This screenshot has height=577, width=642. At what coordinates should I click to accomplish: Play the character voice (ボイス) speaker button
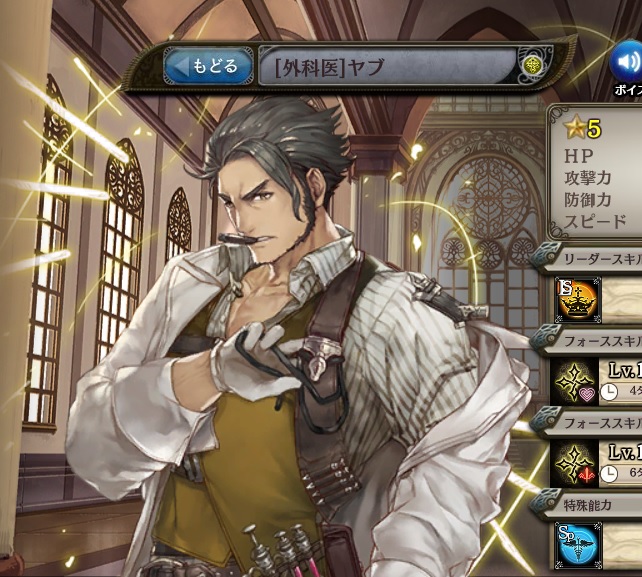point(628,61)
